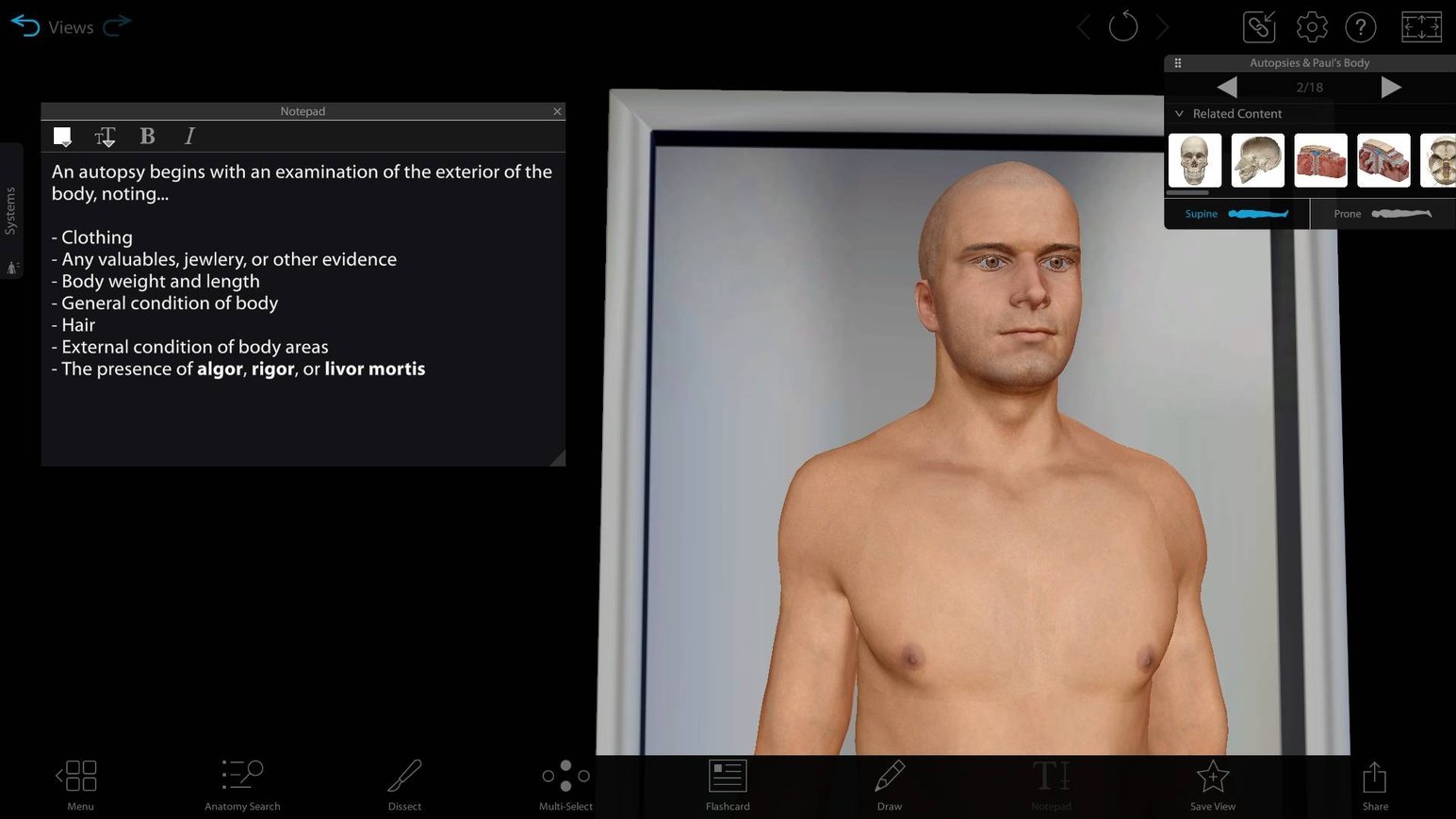Image resolution: width=1456 pixels, height=819 pixels.
Task: Select the Anatomy Search tool
Action: tap(242, 782)
